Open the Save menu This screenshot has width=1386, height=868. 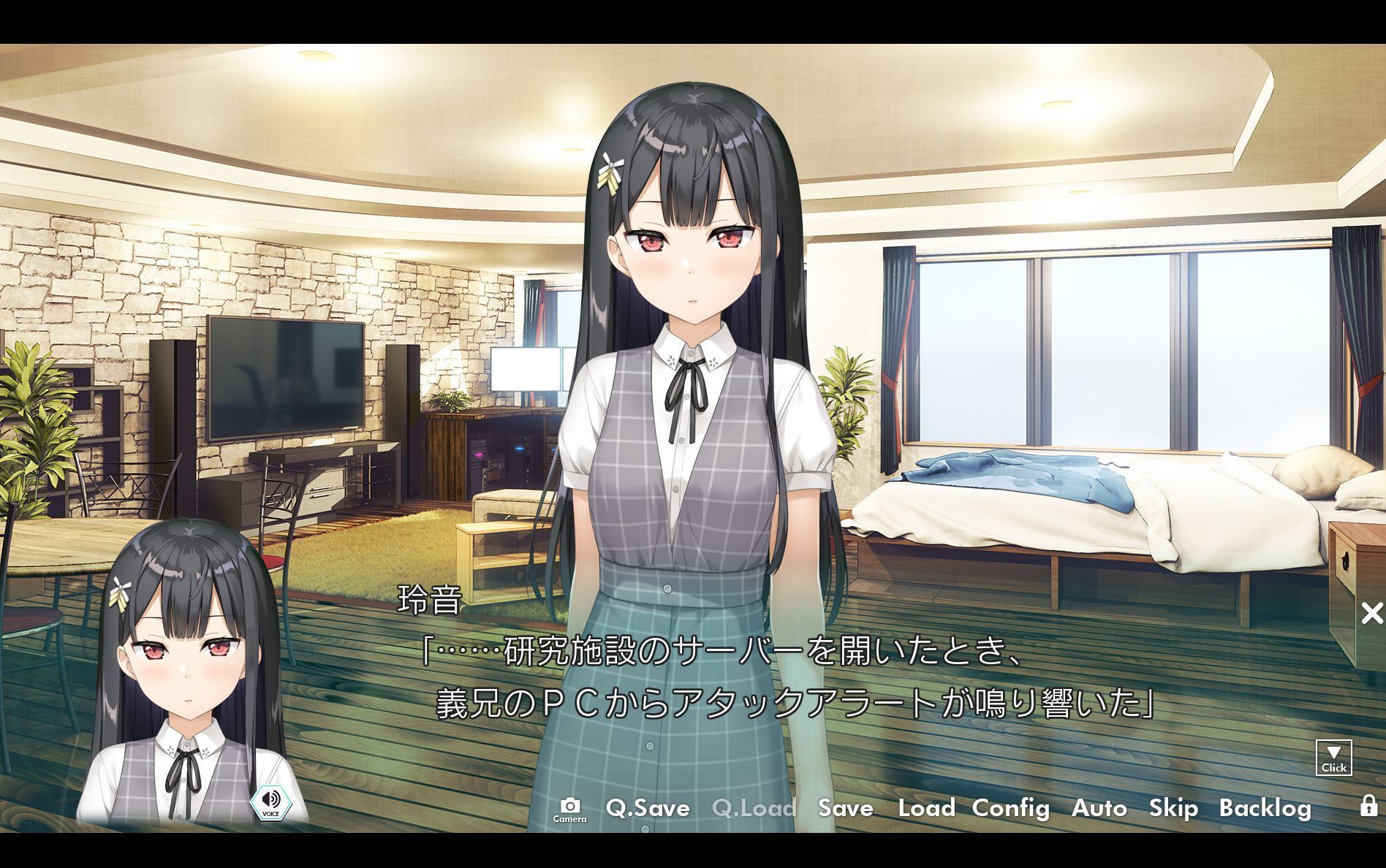(x=845, y=808)
